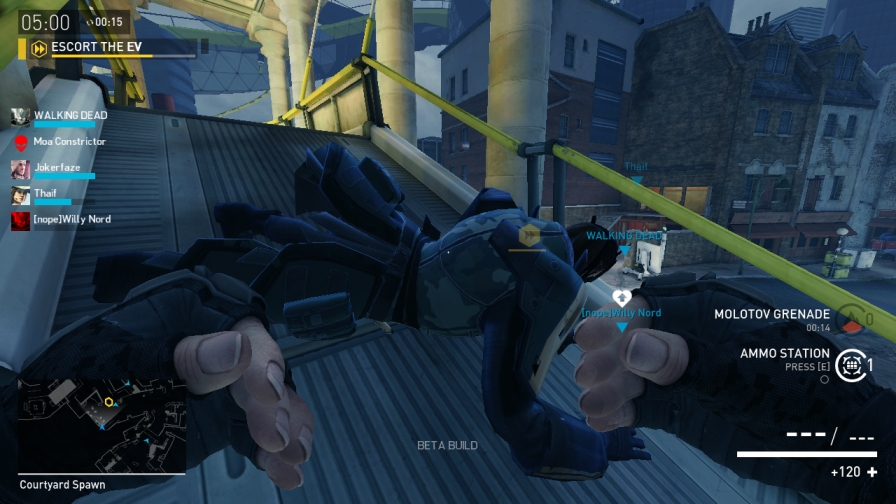Select the Ammo Station ability icon
The image size is (896, 504).
(x=851, y=366)
